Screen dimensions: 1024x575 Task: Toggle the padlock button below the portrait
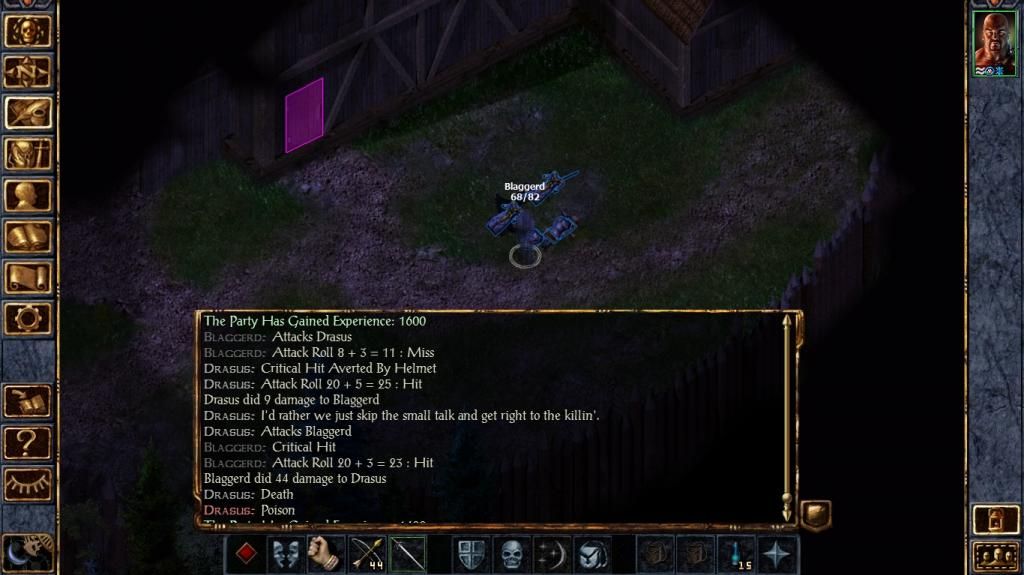point(995,520)
